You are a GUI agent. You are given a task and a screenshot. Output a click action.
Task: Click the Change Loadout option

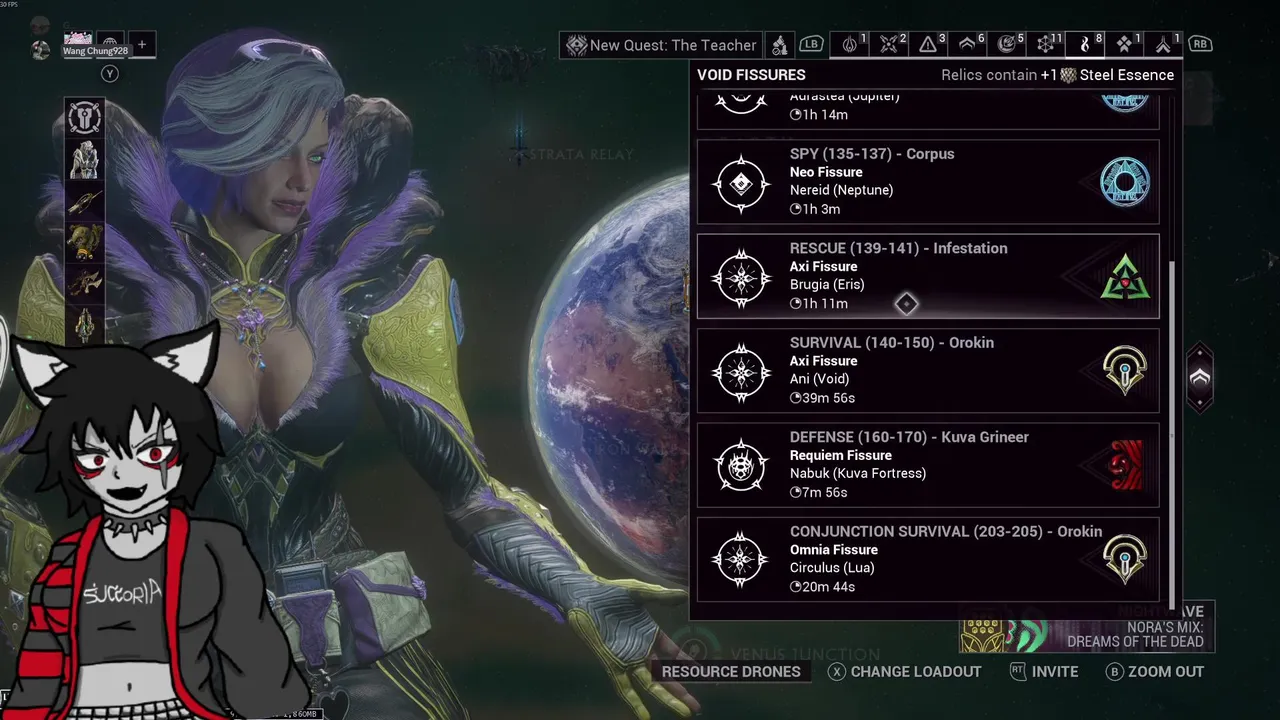pyautogui.click(x=905, y=672)
